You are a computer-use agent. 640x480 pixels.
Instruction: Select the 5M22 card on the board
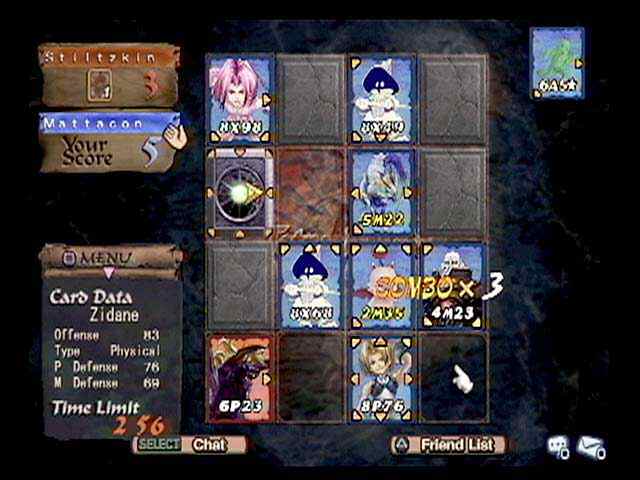tap(383, 190)
